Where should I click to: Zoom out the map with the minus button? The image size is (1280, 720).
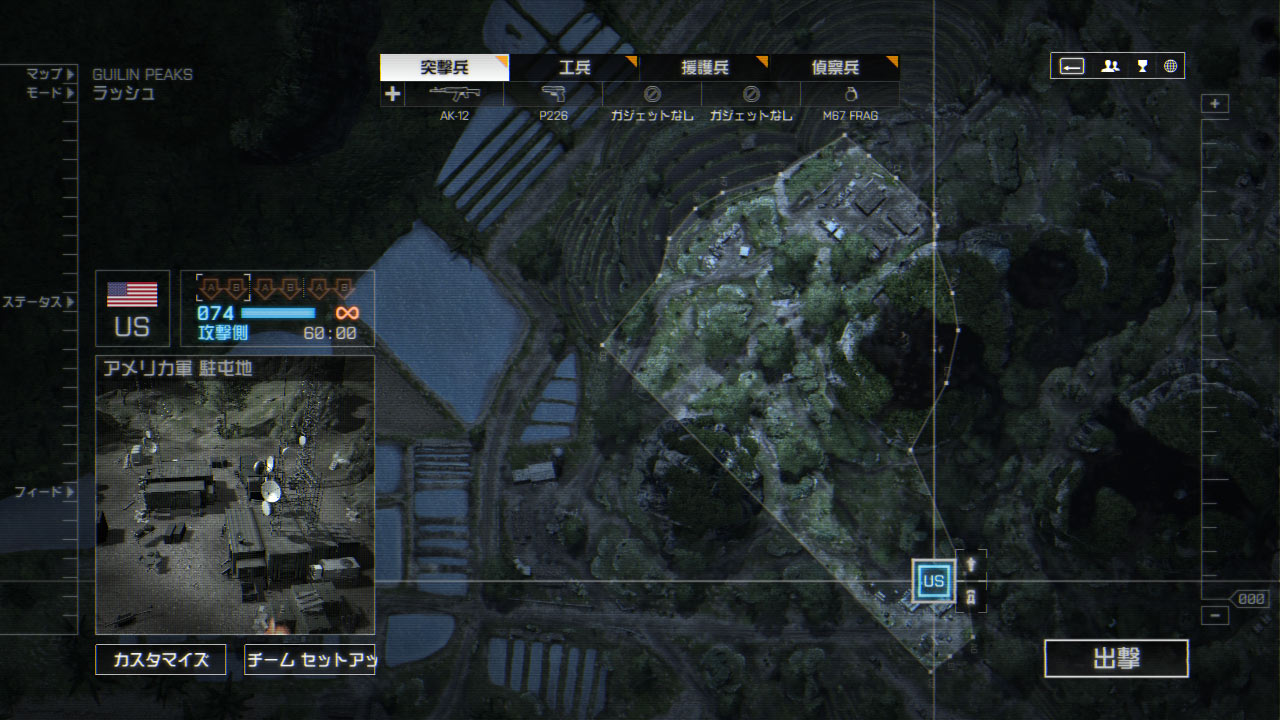(1215, 616)
